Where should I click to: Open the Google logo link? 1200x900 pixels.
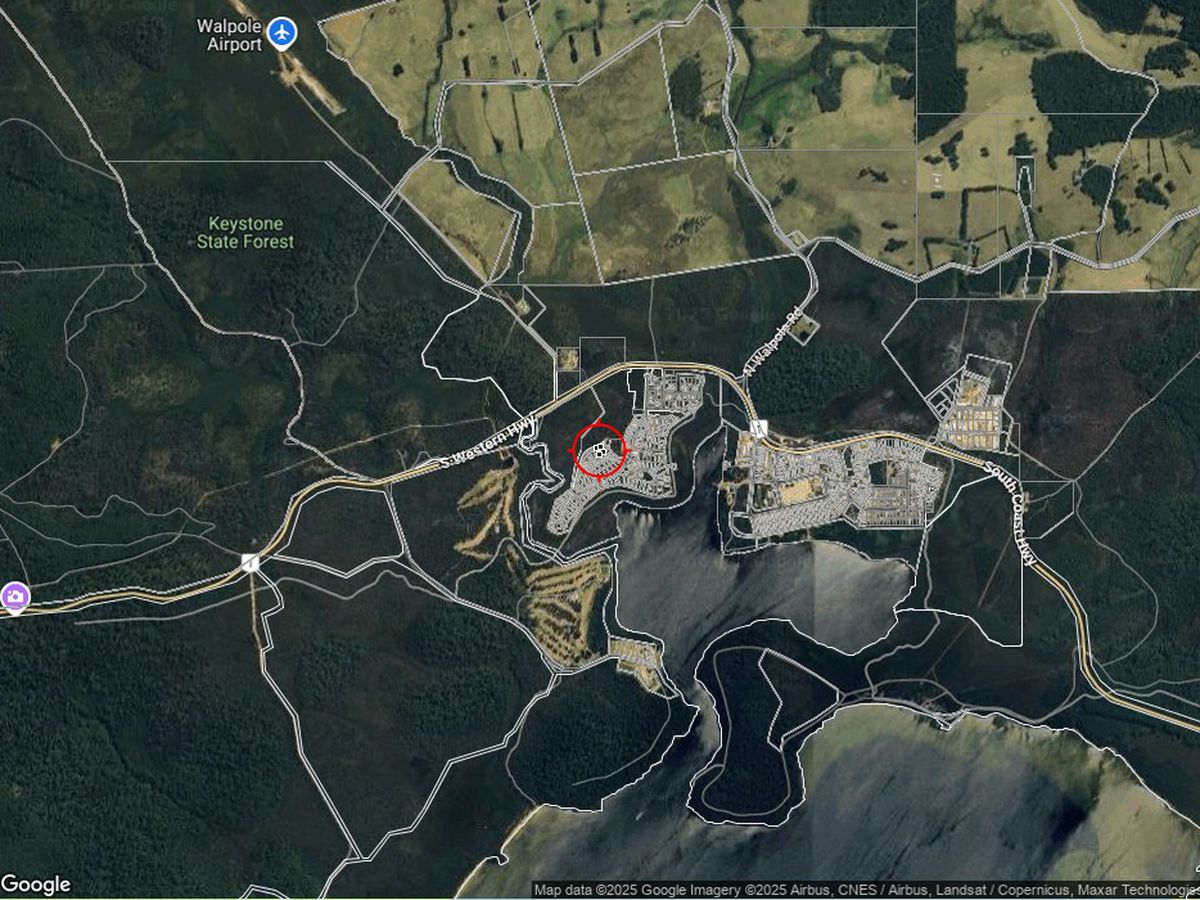click(x=36, y=884)
